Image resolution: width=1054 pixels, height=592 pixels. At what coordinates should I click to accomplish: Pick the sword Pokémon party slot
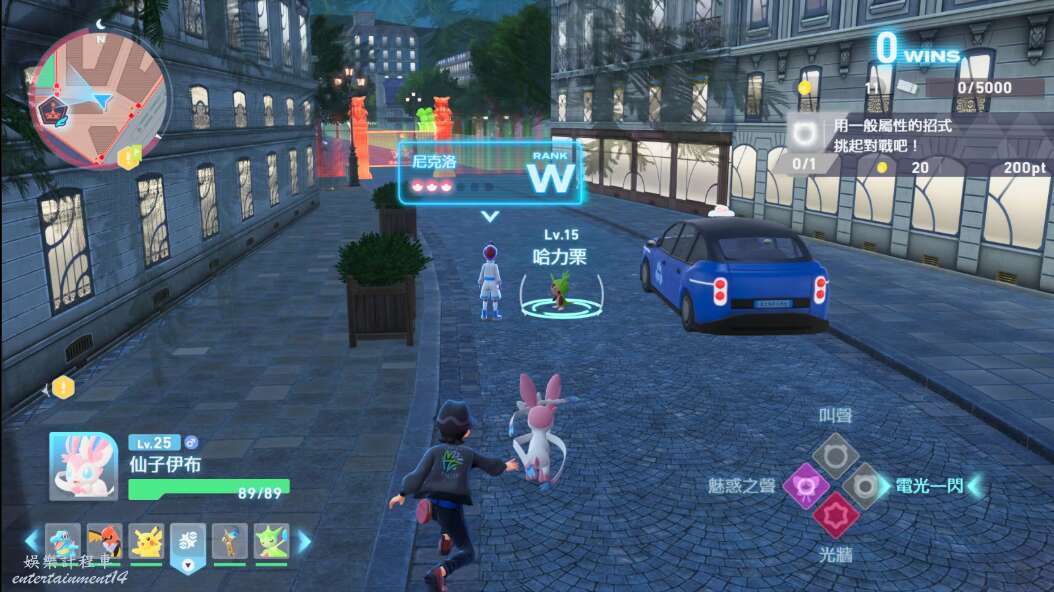click(230, 542)
